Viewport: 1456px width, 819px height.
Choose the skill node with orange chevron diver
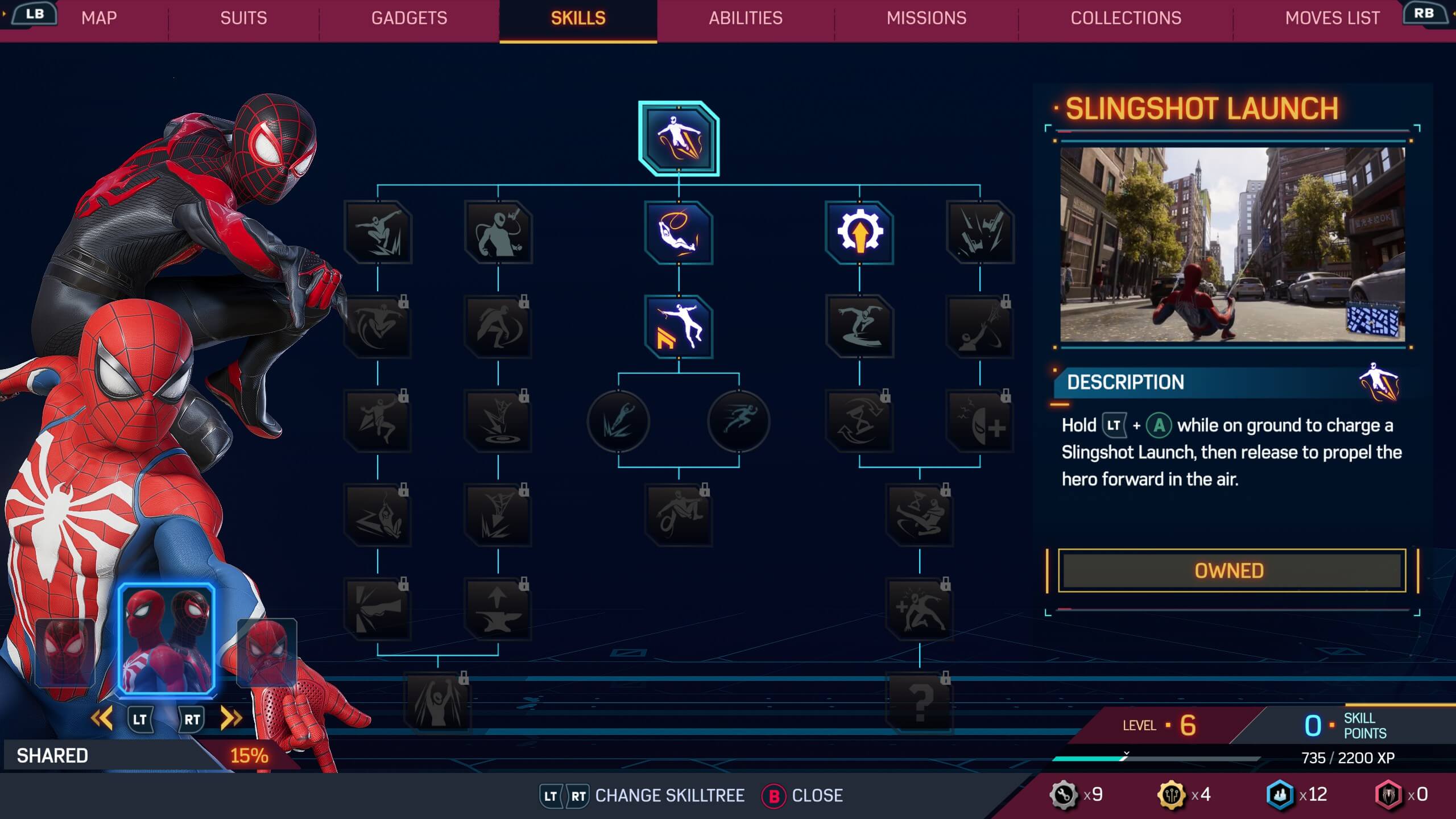(679, 326)
